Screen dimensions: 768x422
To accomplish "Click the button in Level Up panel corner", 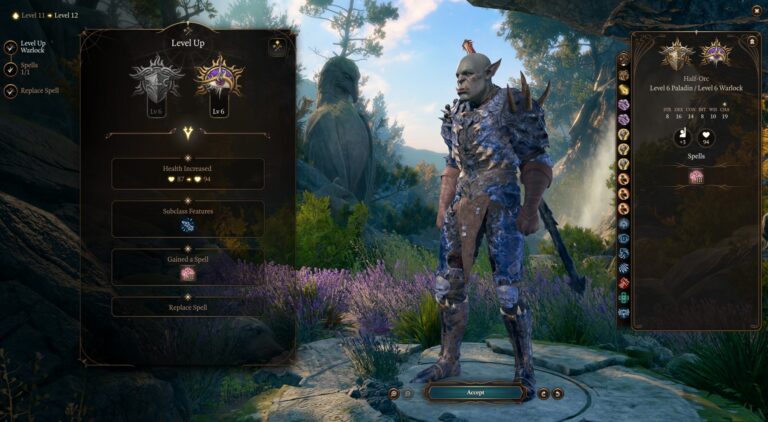I will click(x=277, y=47).
